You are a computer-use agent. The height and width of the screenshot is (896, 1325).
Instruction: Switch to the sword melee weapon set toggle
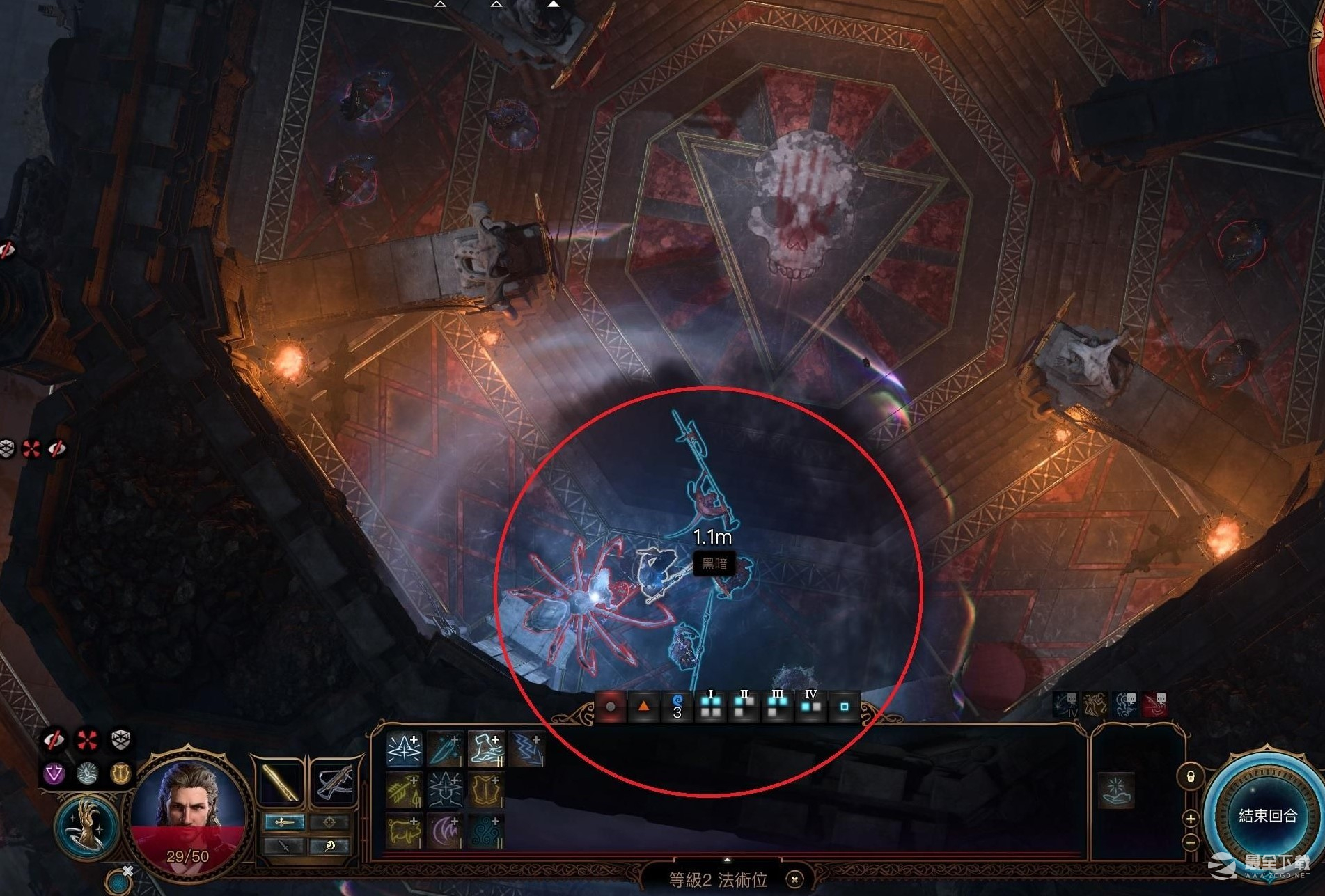click(284, 822)
